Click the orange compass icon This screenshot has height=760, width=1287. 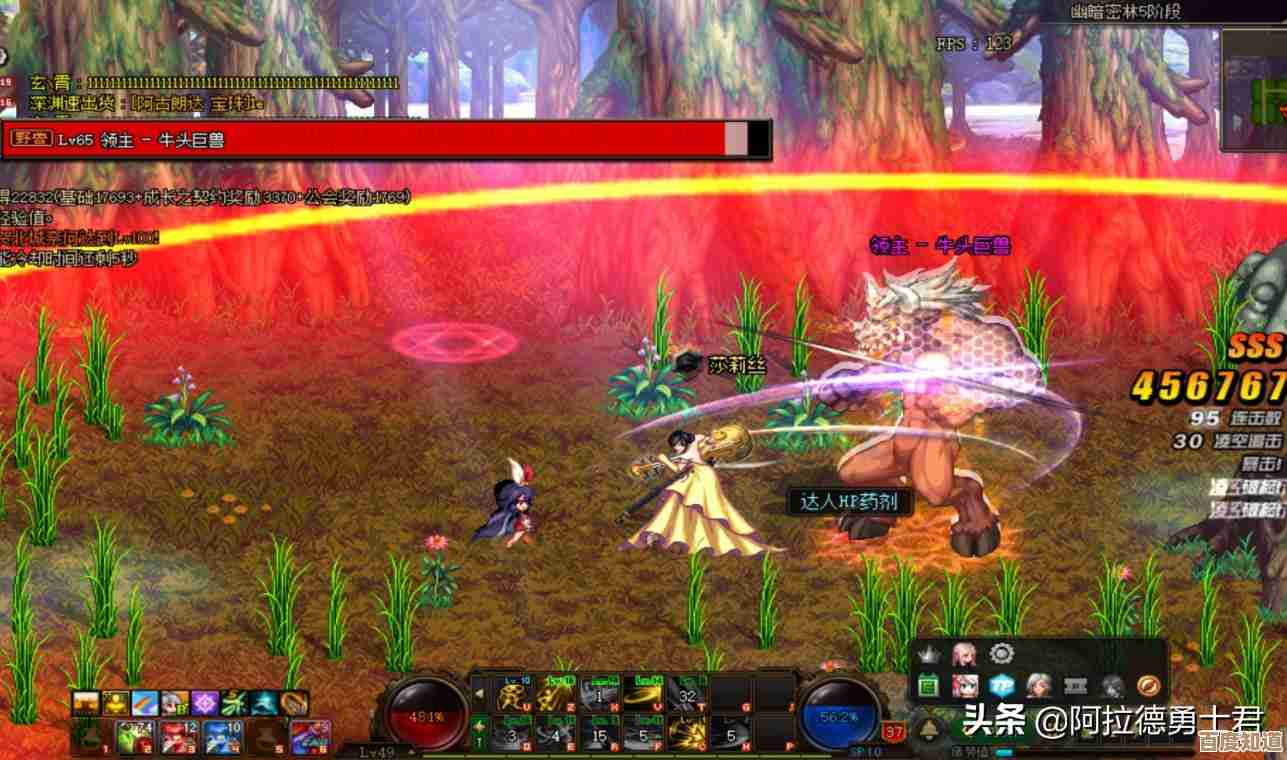(x=1147, y=686)
